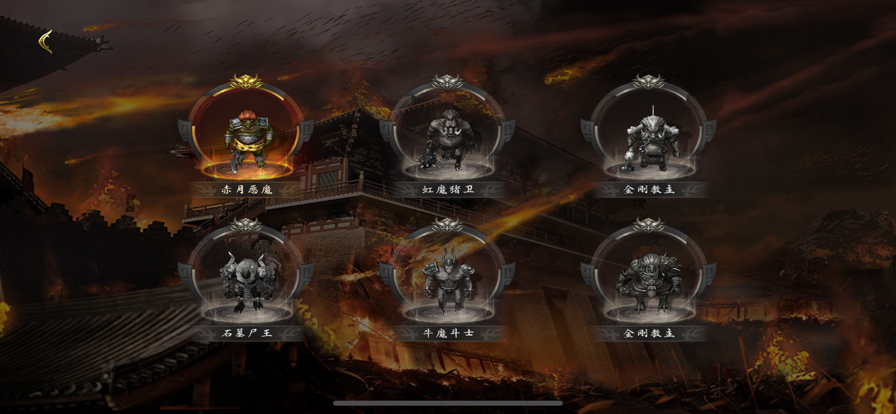Go back with the golden arrow

coord(45,41)
